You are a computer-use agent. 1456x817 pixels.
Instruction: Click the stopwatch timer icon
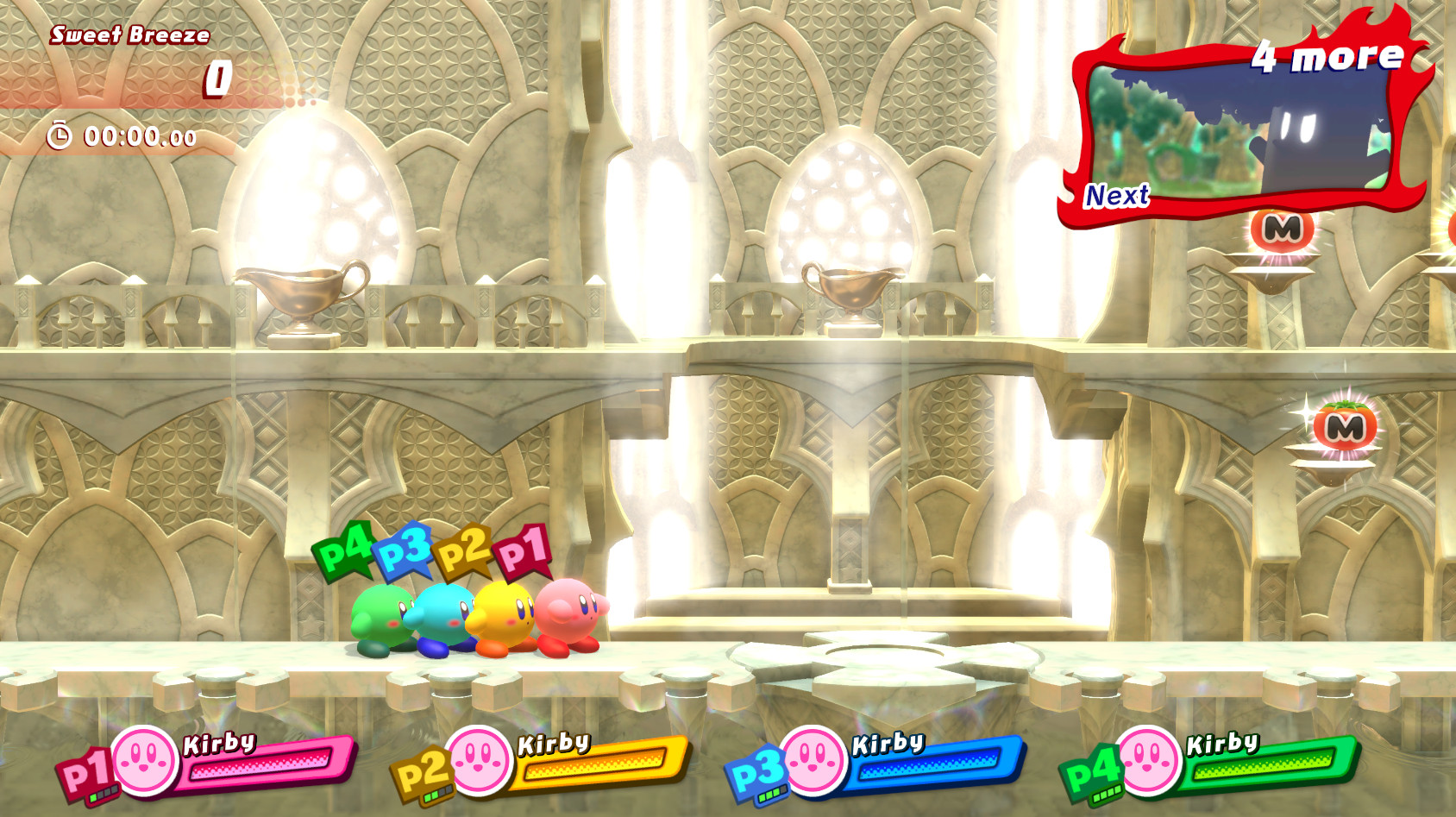pos(57,135)
